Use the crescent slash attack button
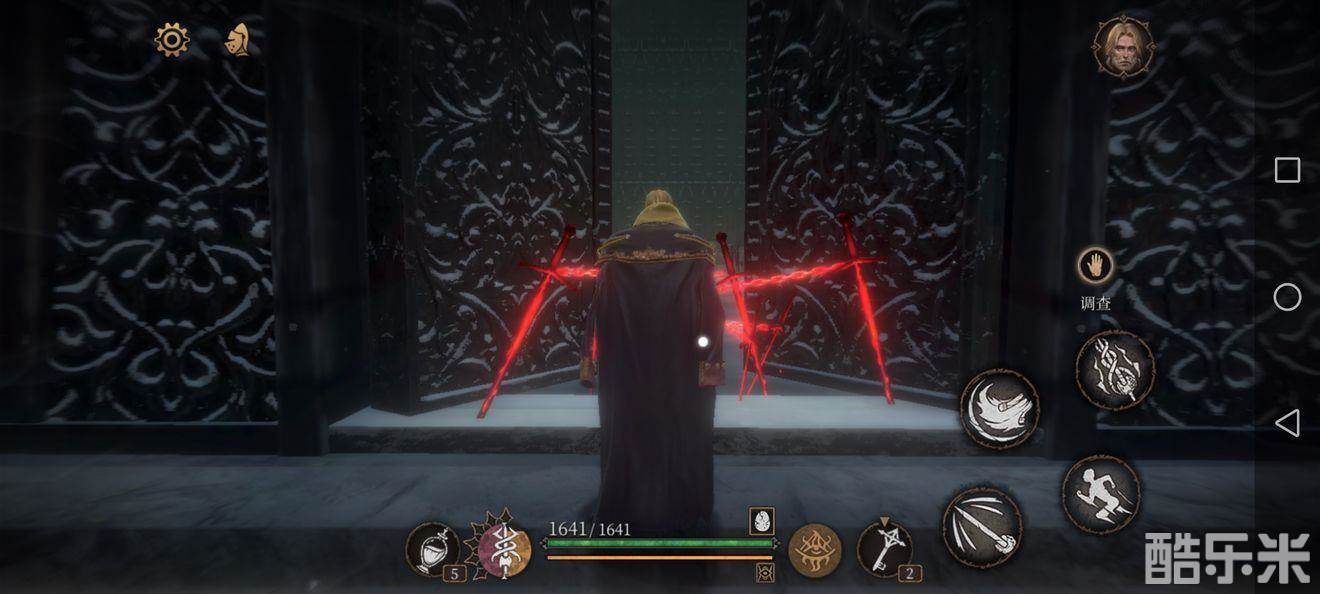This screenshot has width=1320, height=594. [x=999, y=408]
